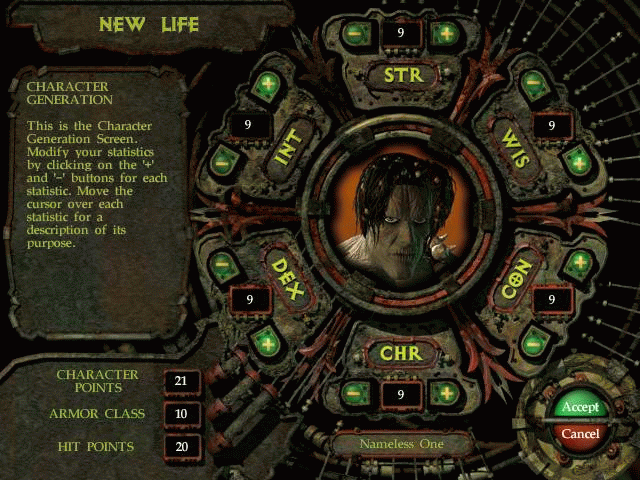The image size is (640, 480).
Task: Decrease DEX with its minus button
Action: pos(222,267)
